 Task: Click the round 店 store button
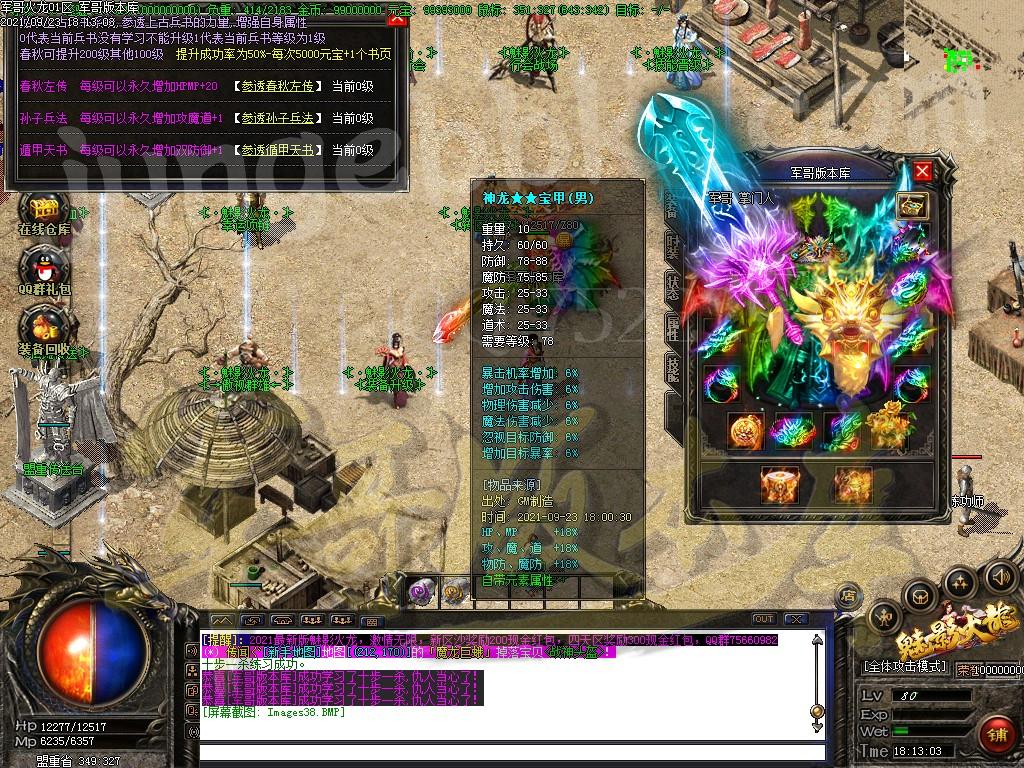point(847,596)
